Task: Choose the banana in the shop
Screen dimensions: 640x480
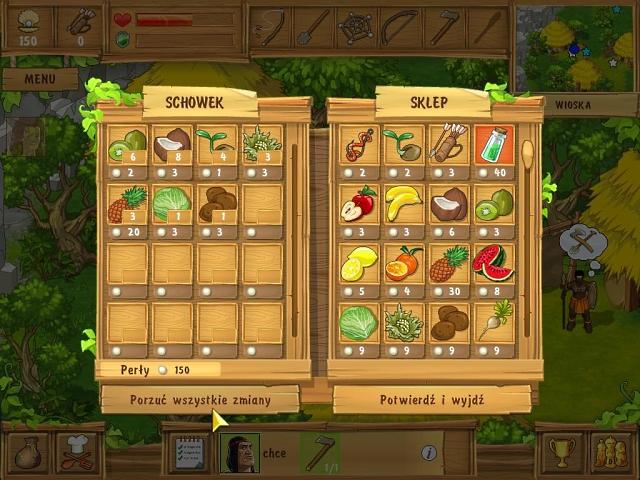Action: [x=404, y=204]
